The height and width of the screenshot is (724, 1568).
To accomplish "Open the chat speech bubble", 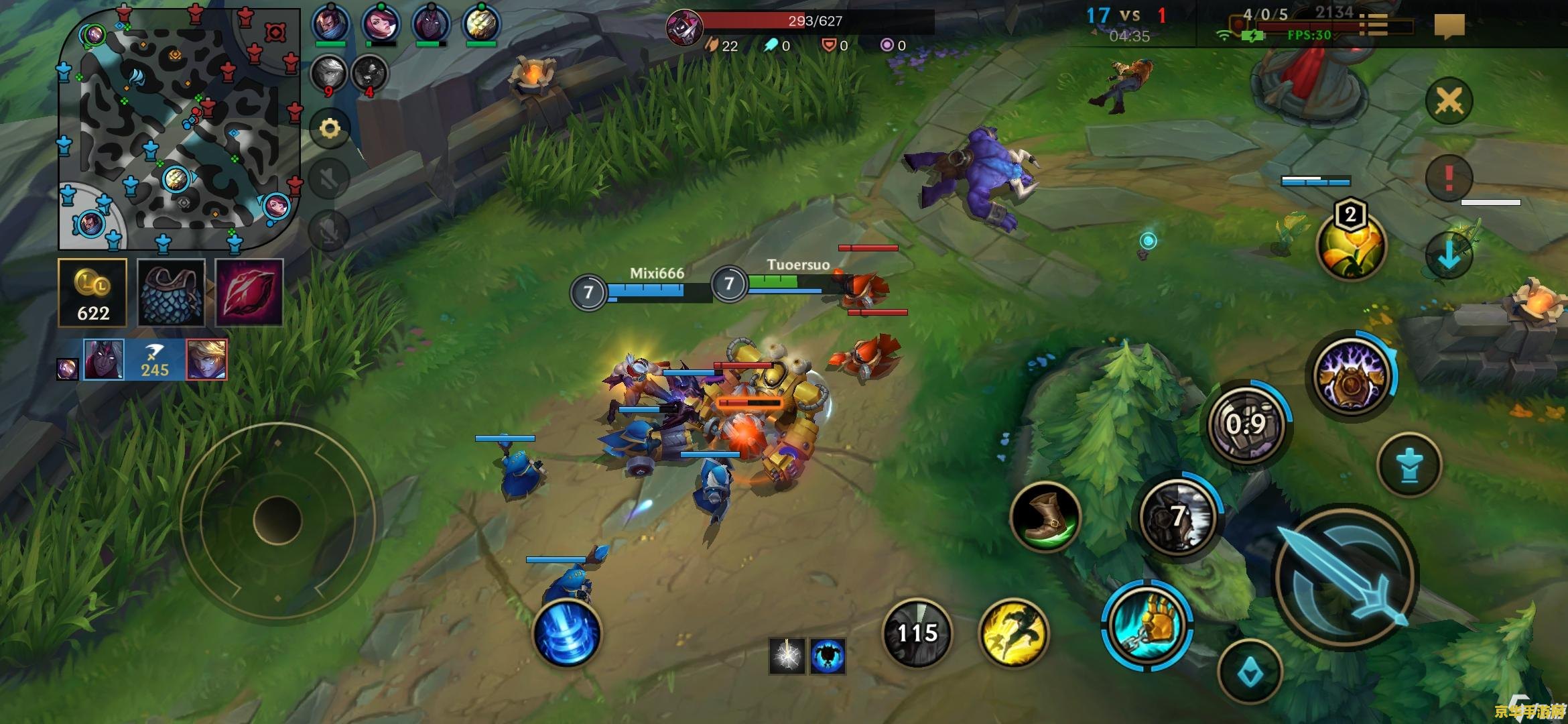I will tap(1449, 25).
